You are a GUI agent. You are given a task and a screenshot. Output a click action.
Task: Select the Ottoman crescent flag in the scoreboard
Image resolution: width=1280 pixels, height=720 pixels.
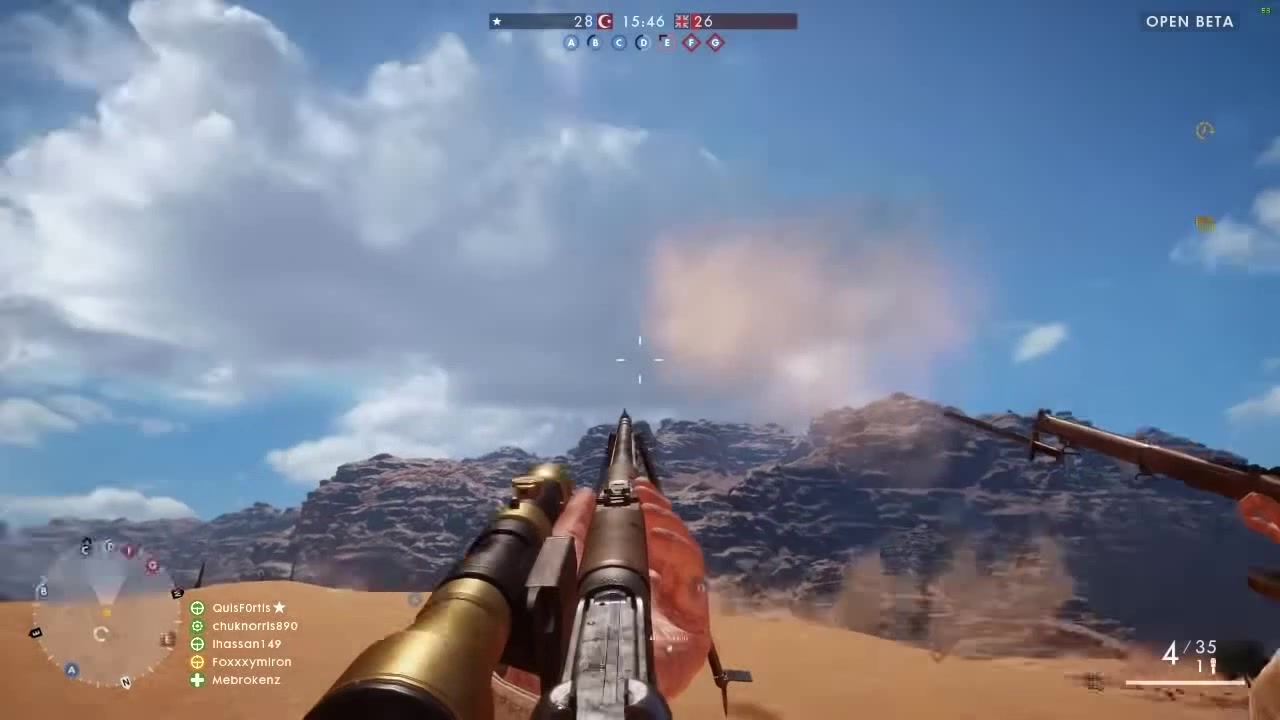604,21
